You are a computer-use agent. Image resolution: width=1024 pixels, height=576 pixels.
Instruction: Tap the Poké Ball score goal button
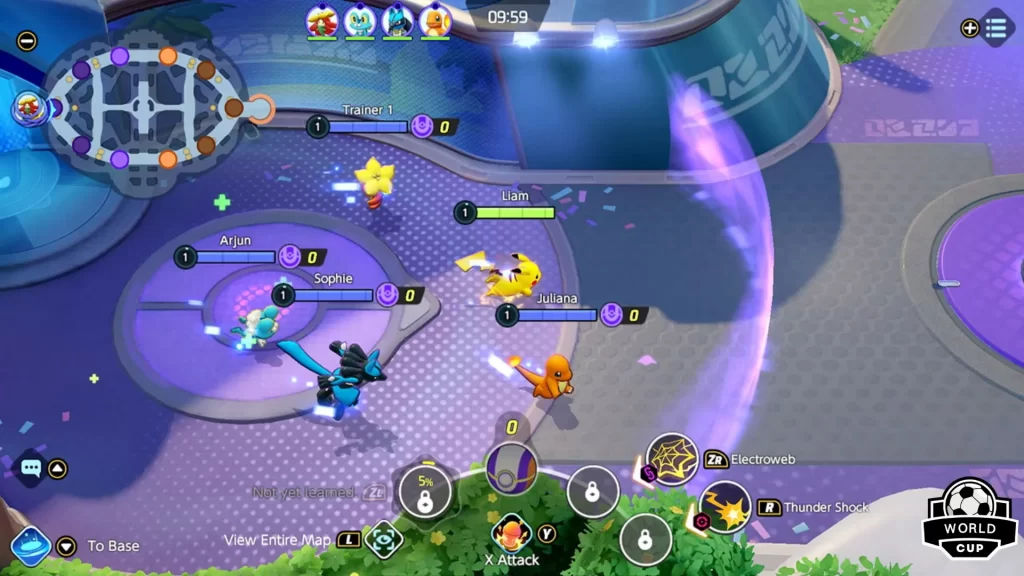point(511,468)
